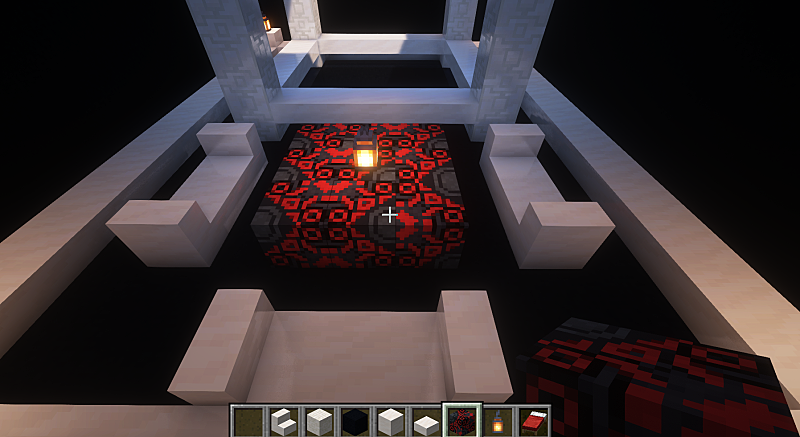This screenshot has width=800, height=437.
Task: Select the white stairs hotbar slot
Action: pyautogui.click(x=283, y=422)
